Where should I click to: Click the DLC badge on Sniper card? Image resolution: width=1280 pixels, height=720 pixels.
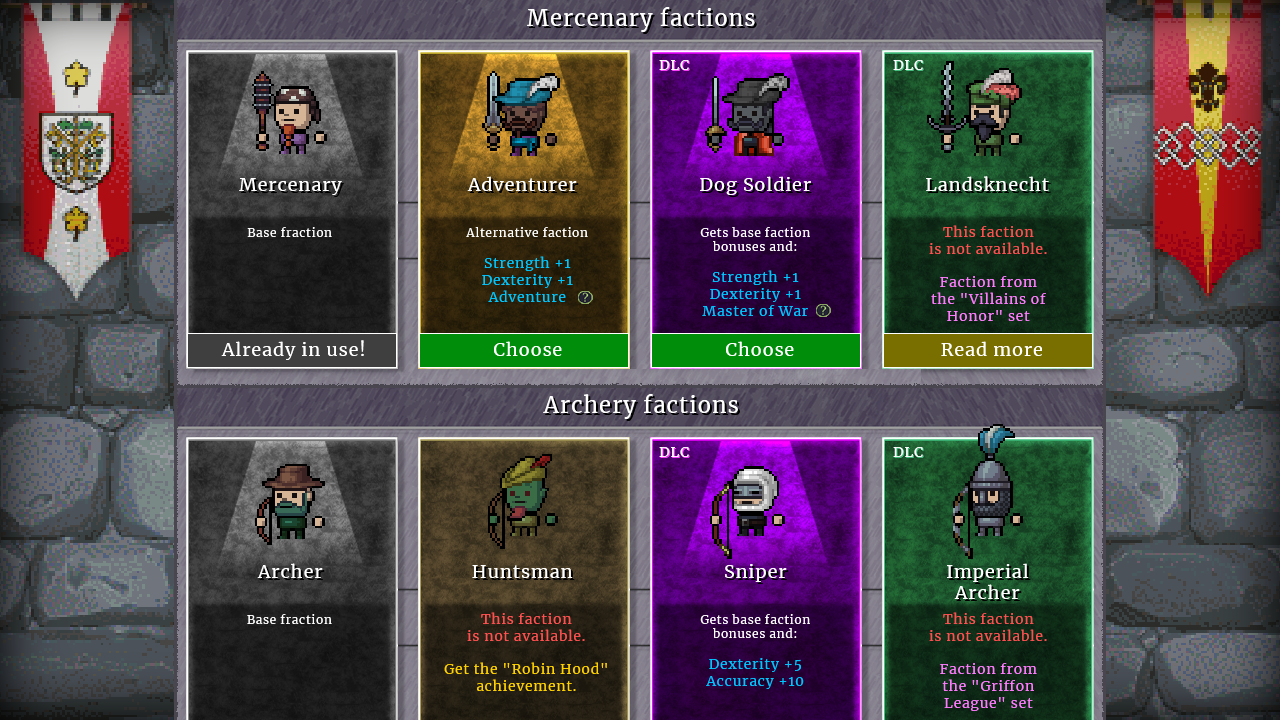pos(673,452)
